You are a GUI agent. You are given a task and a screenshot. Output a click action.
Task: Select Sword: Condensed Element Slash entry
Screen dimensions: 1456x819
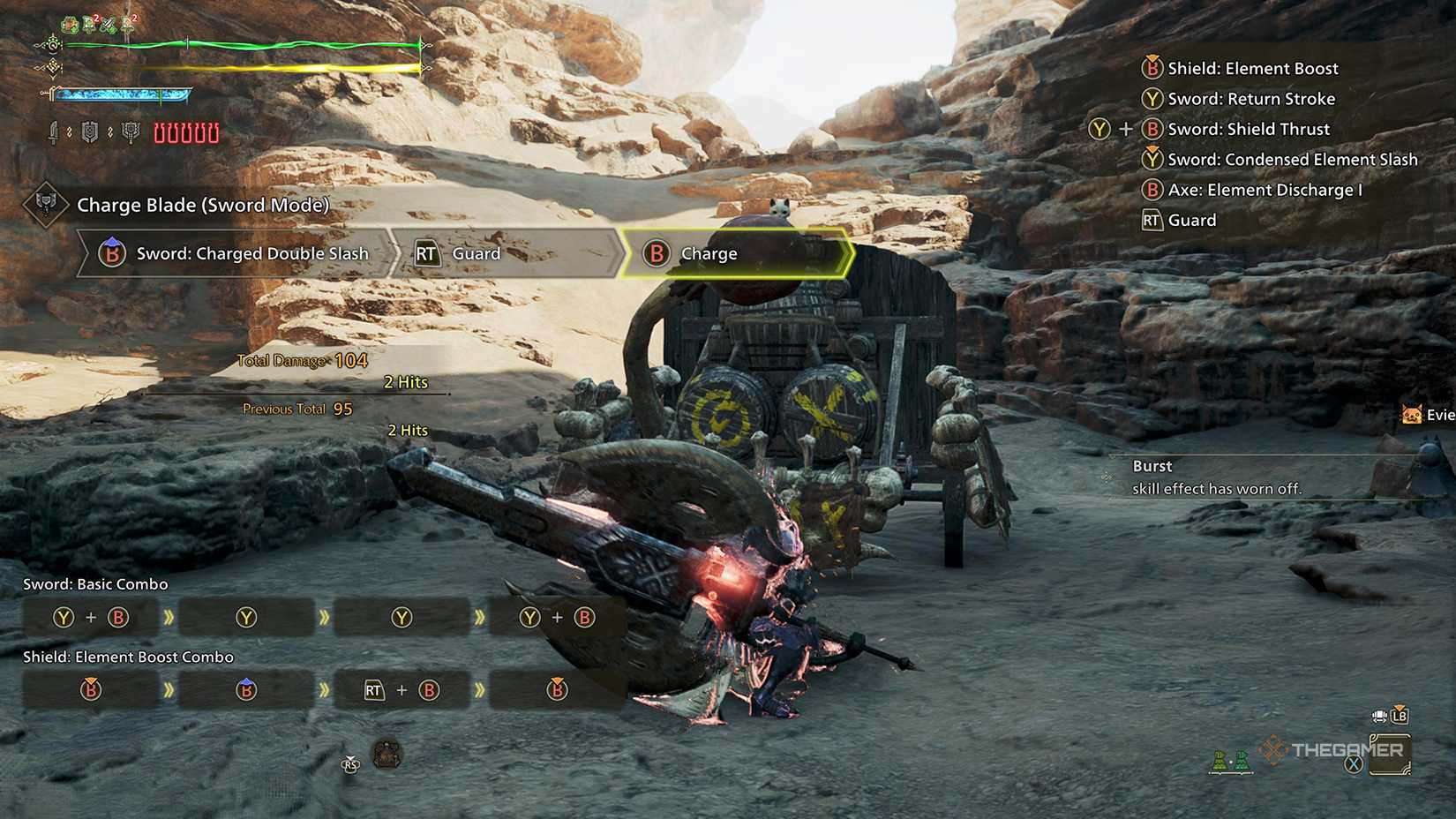(x=1291, y=160)
